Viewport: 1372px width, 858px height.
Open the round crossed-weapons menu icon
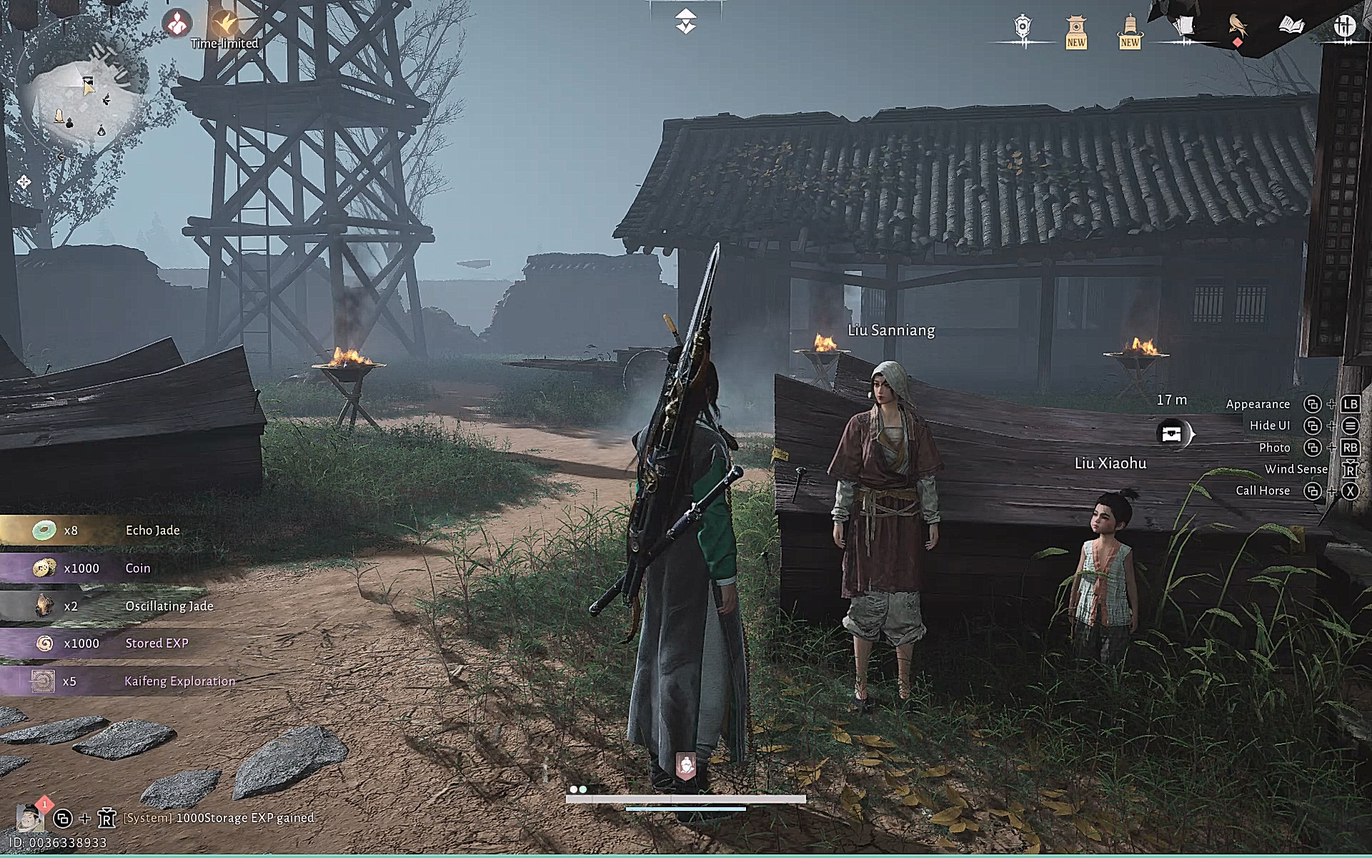coord(1345,26)
